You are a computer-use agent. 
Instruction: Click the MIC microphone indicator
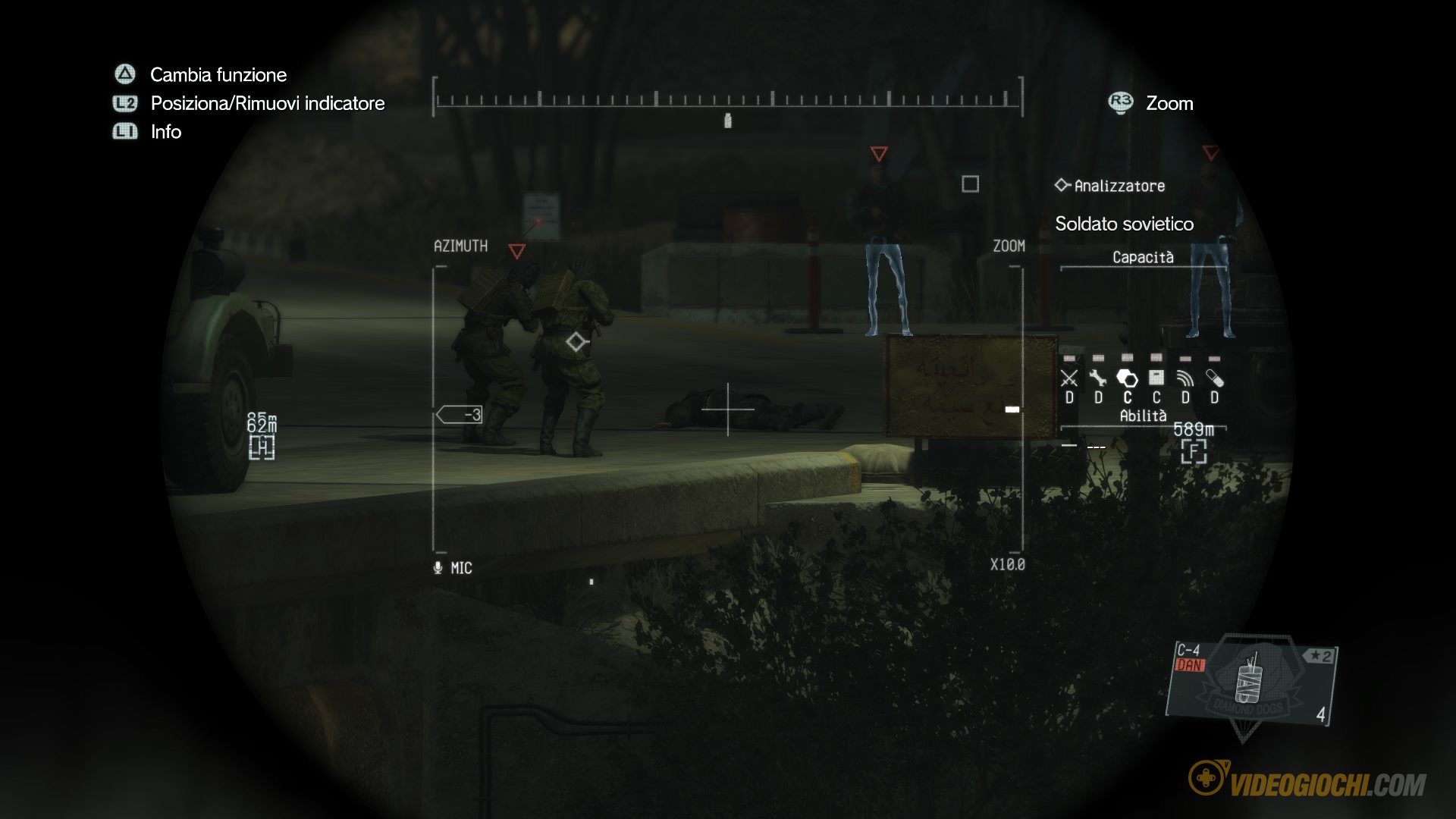pos(453,568)
